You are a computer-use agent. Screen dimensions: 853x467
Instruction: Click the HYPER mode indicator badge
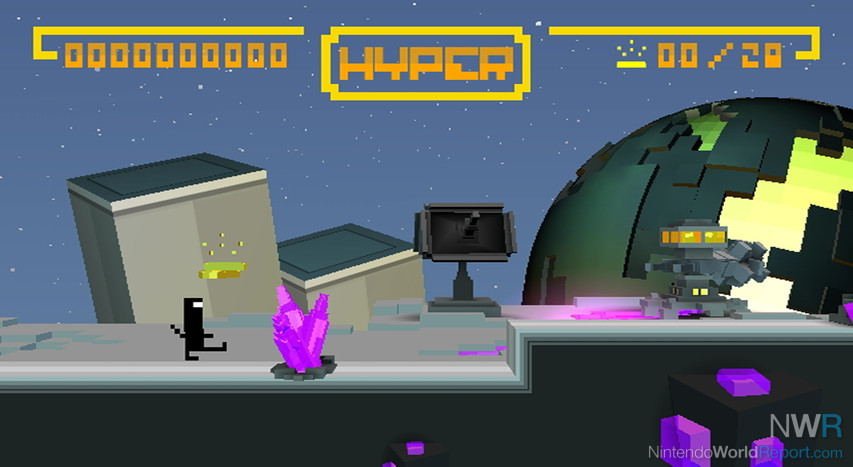[425, 62]
